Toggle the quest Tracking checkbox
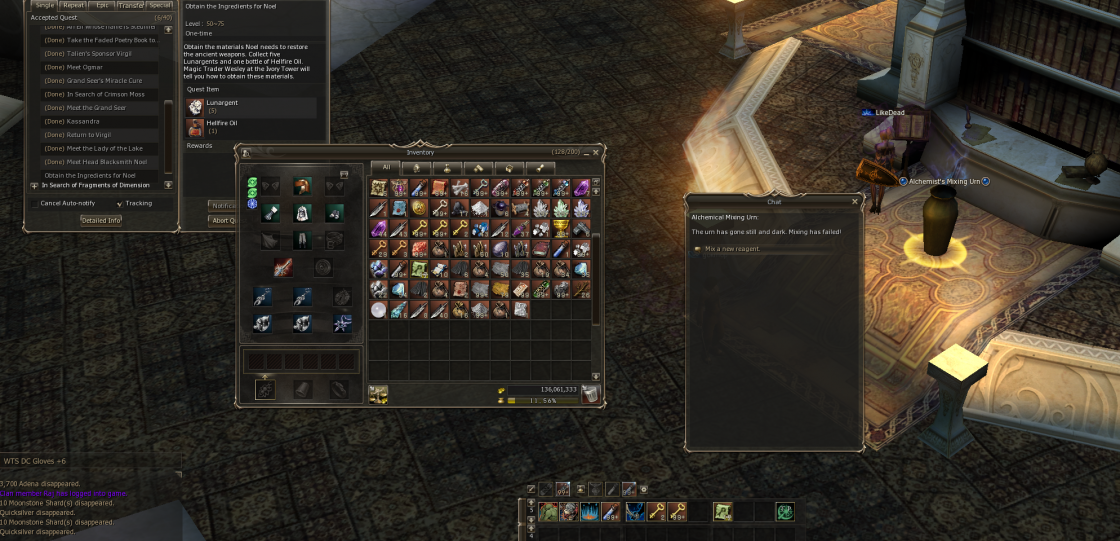The image size is (1120, 541). click(x=120, y=203)
